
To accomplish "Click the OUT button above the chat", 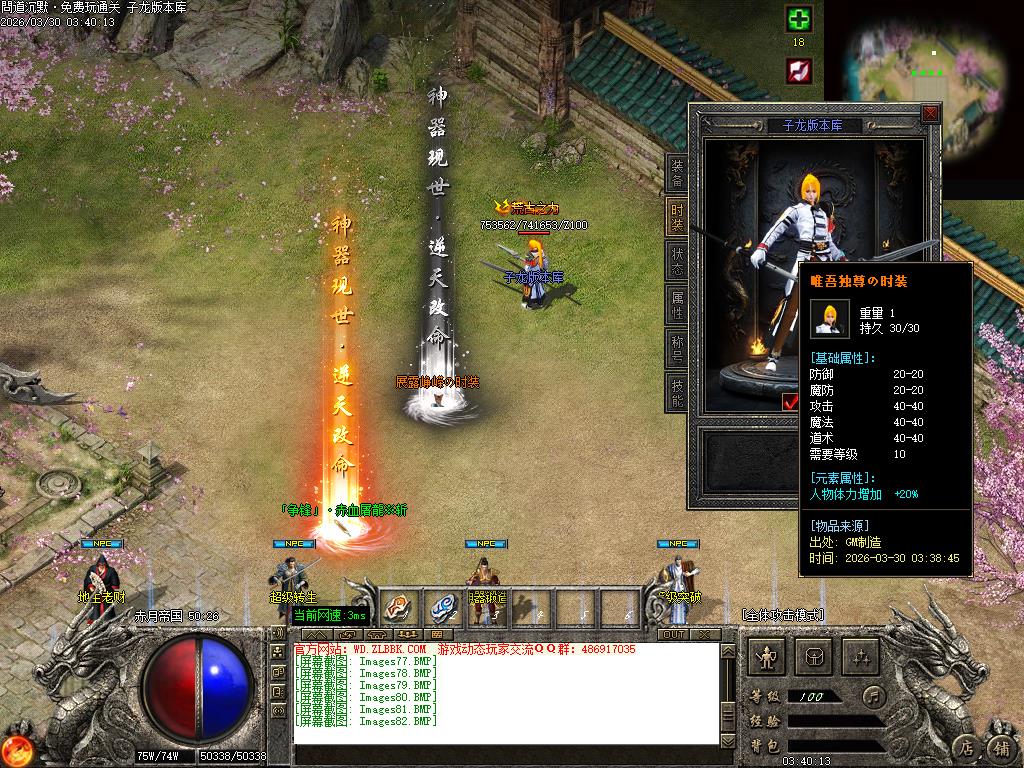I will click(x=674, y=634).
